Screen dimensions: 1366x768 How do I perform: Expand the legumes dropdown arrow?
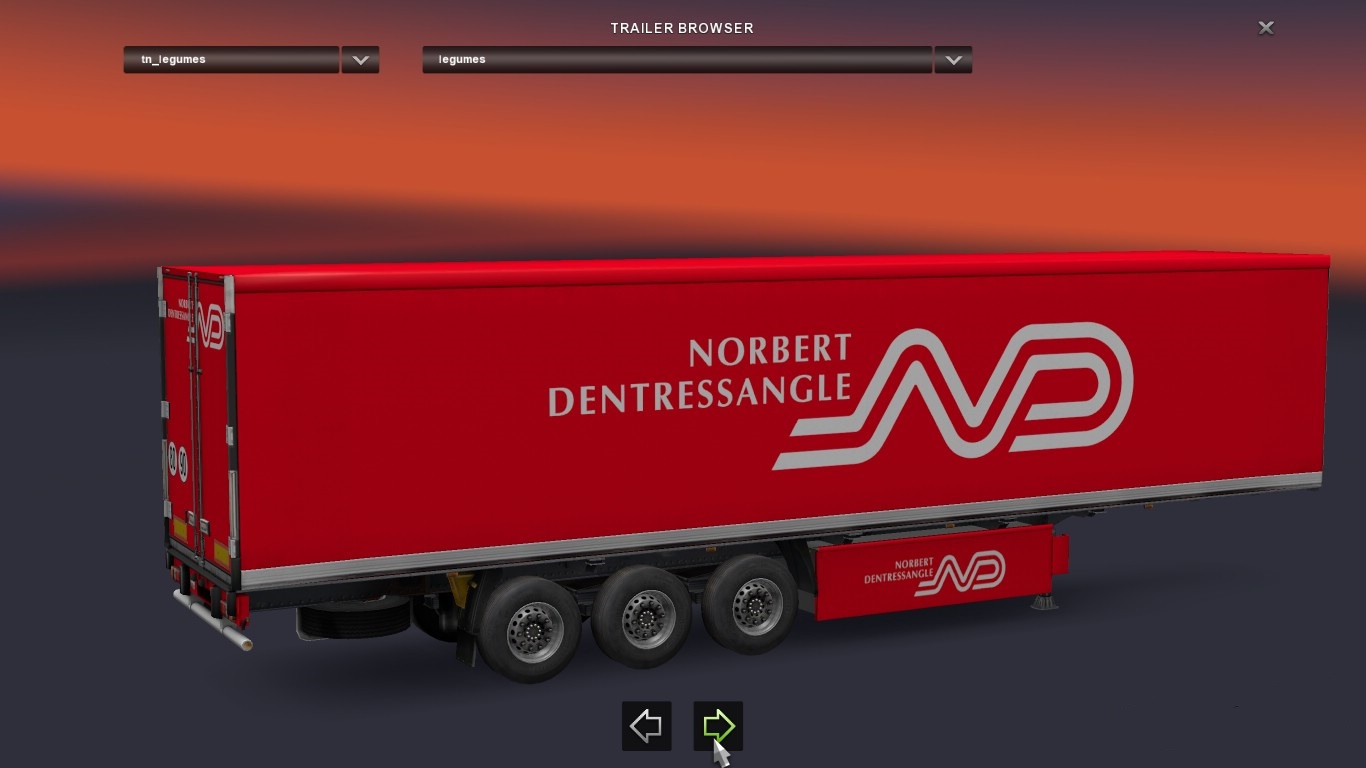pos(953,60)
